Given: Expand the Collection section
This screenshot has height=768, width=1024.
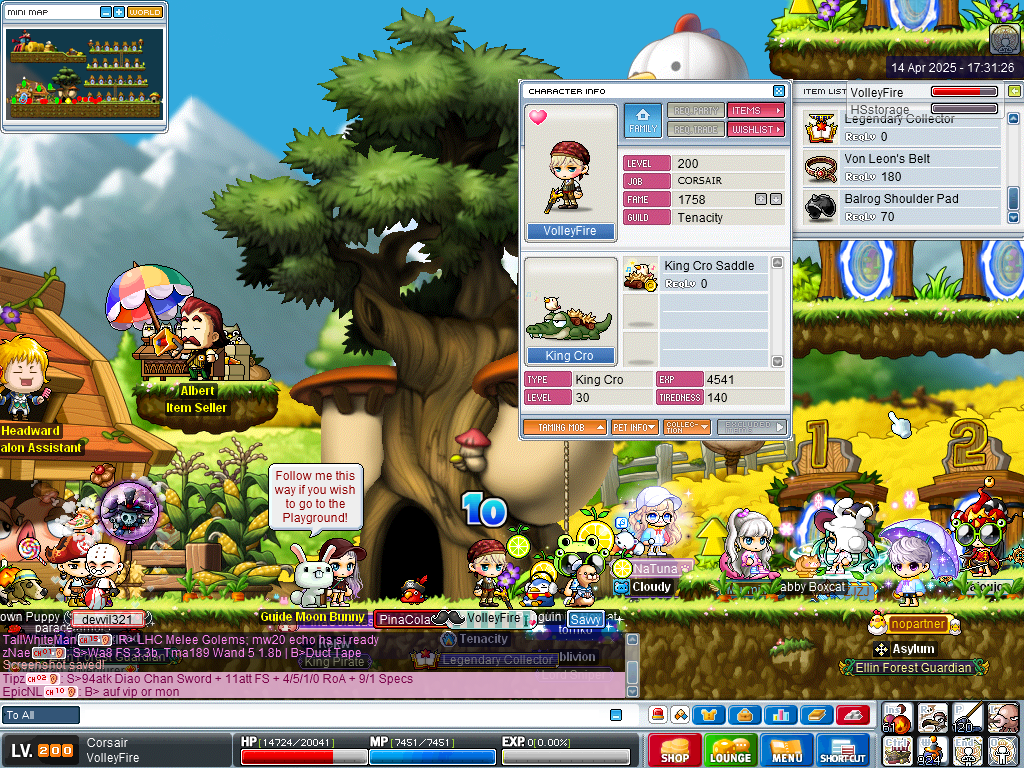Looking at the screenshot, I should tap(686, 427).
